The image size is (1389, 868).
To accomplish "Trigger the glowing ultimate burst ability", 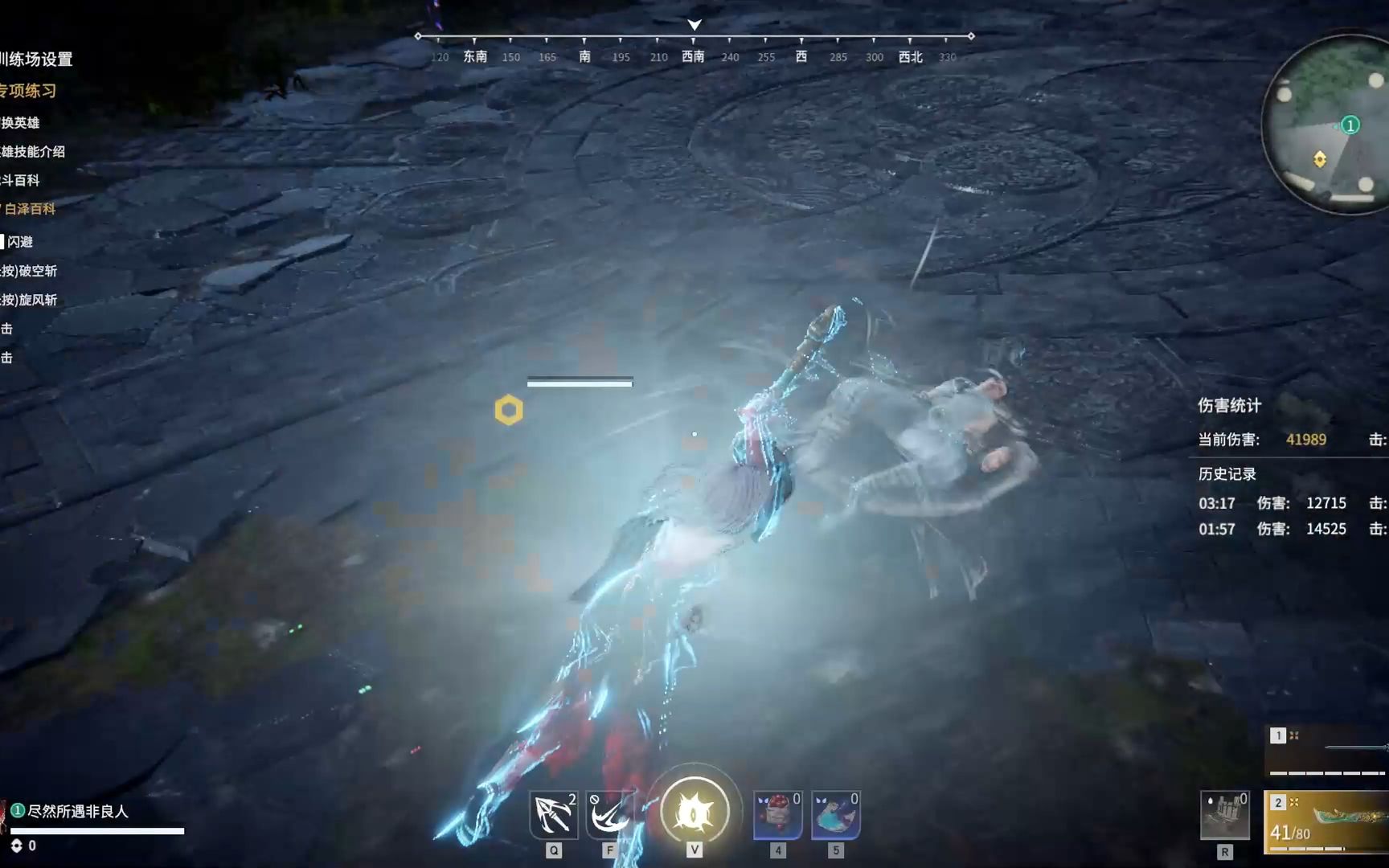I will [694, 812].
